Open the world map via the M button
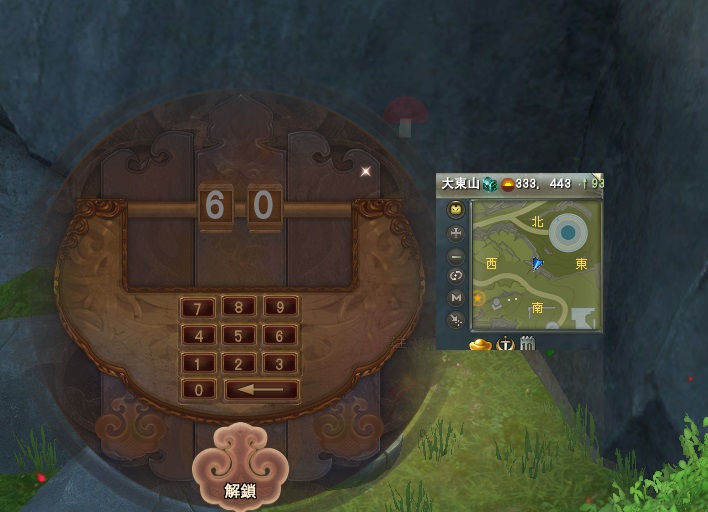The width and height of the screenshot is (708, 512). point(456,298)
